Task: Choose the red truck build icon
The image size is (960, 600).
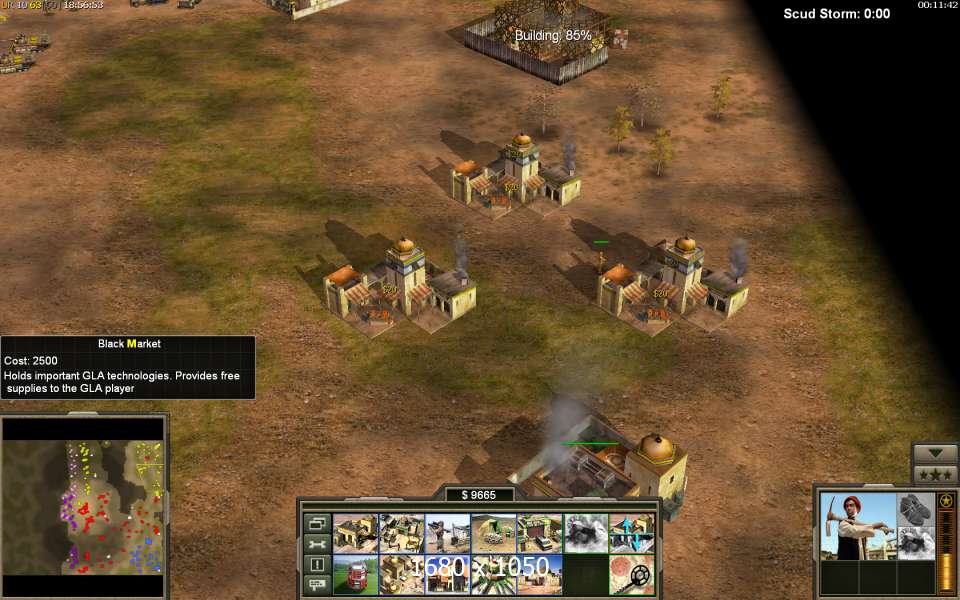Action: point(355,575)
